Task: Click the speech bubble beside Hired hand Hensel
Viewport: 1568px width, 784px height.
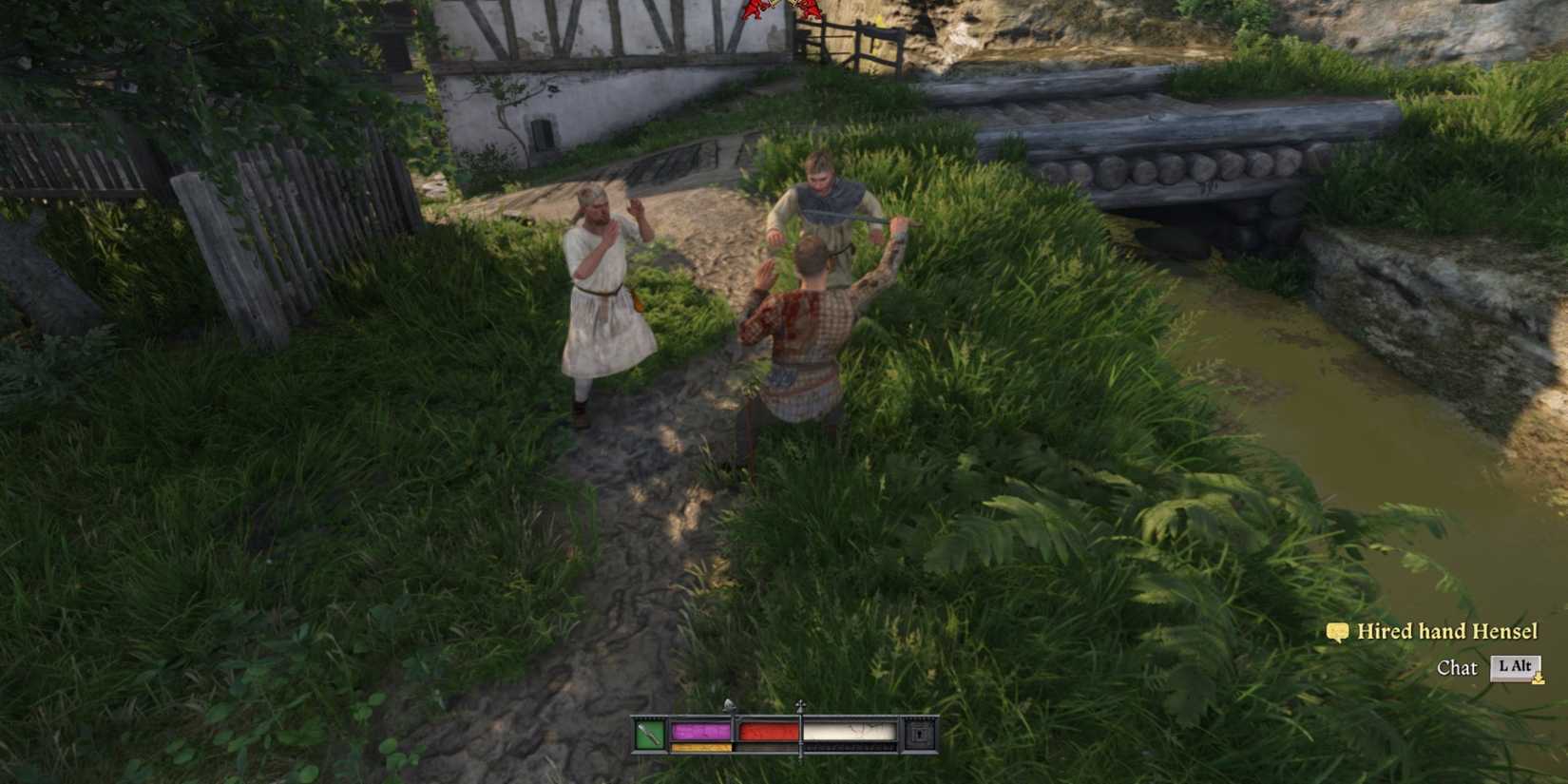Action: point(1338,631)
